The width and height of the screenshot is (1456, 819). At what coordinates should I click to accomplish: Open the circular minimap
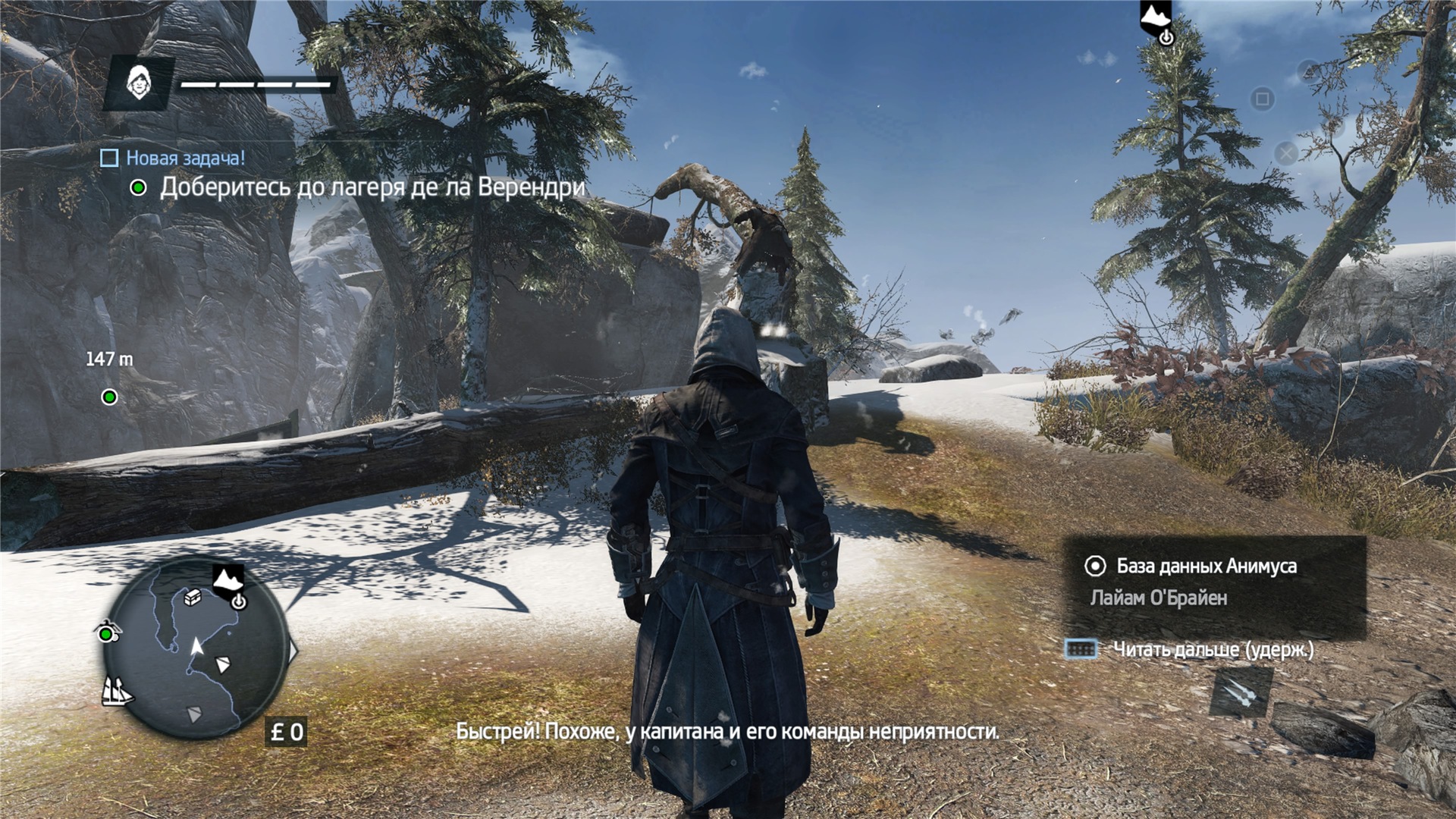[196, 648]
